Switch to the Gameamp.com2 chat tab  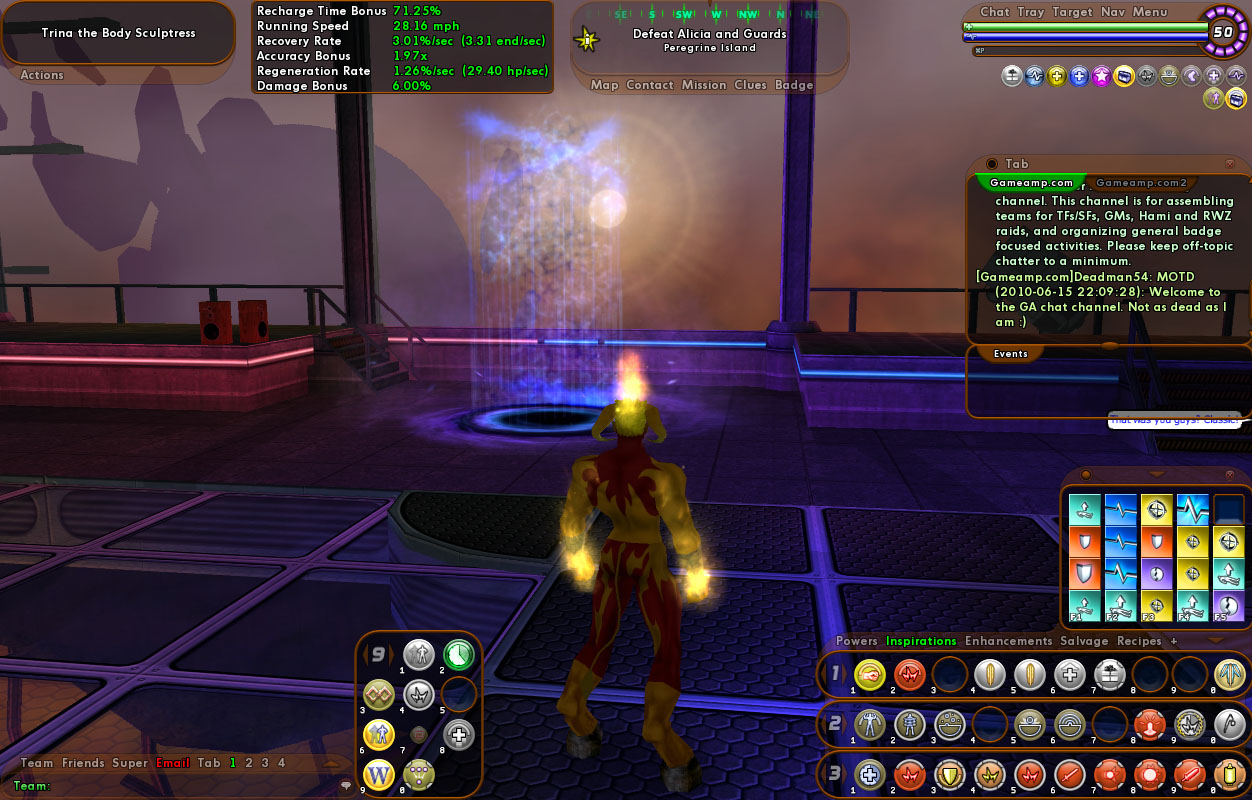[1141, 183]
